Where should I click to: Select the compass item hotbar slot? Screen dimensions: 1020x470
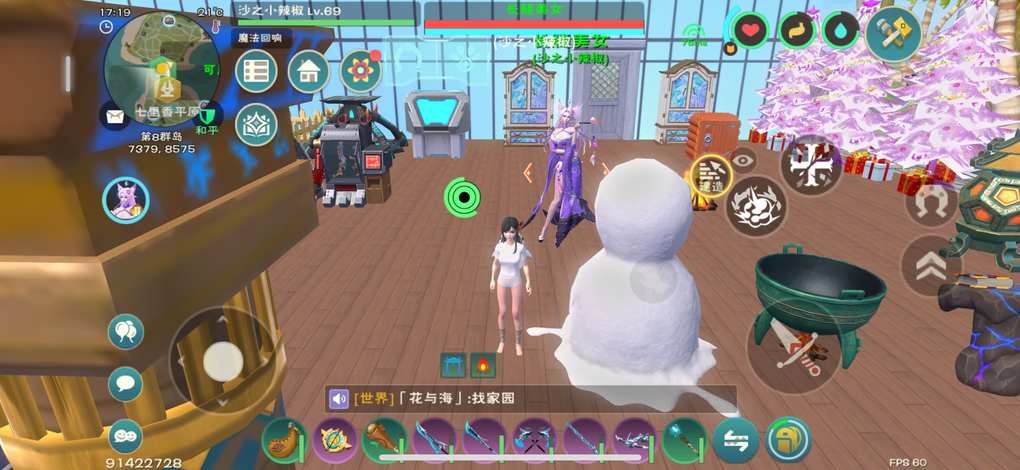pos(334,440)
